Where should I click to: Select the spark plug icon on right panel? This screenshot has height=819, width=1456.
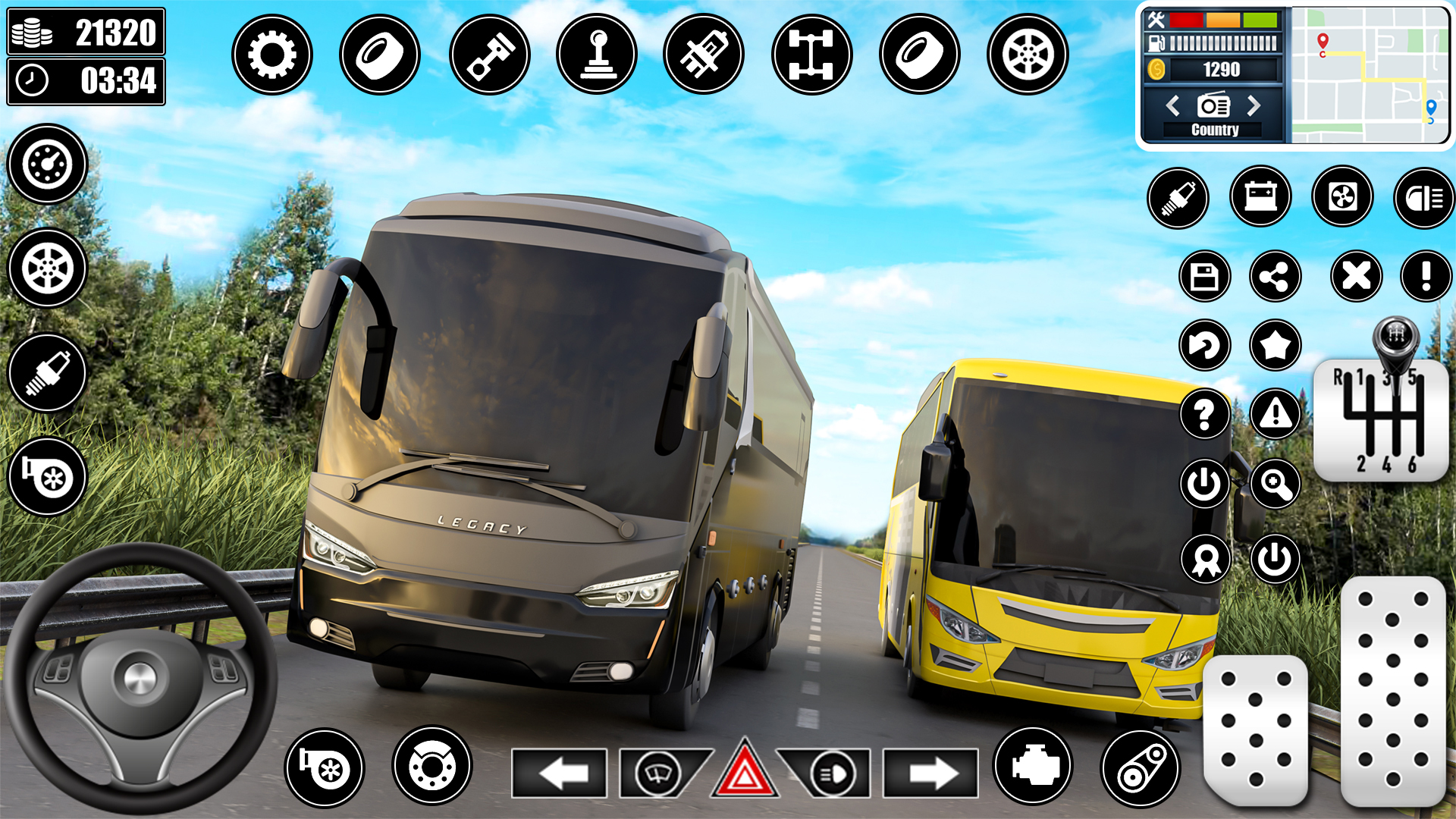(x=1178, y=197)
